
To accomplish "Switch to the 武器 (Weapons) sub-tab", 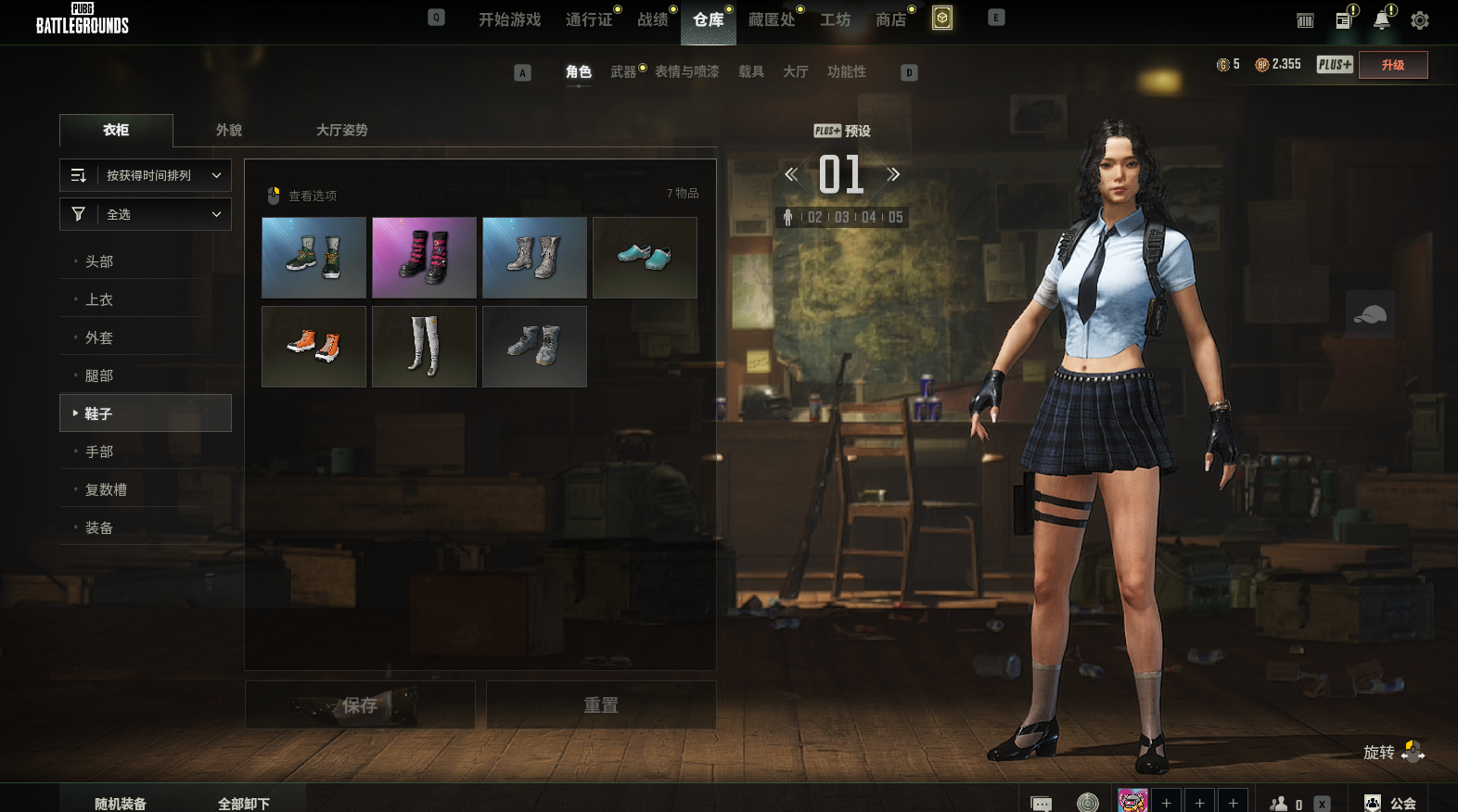I will point(623,71).
